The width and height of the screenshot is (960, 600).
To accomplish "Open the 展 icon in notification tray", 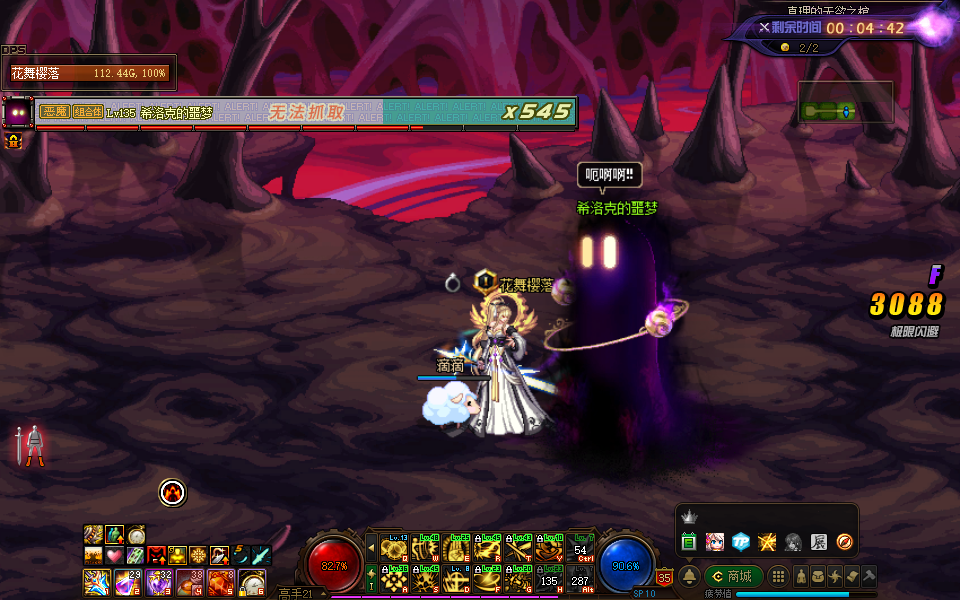I will 818,542.
